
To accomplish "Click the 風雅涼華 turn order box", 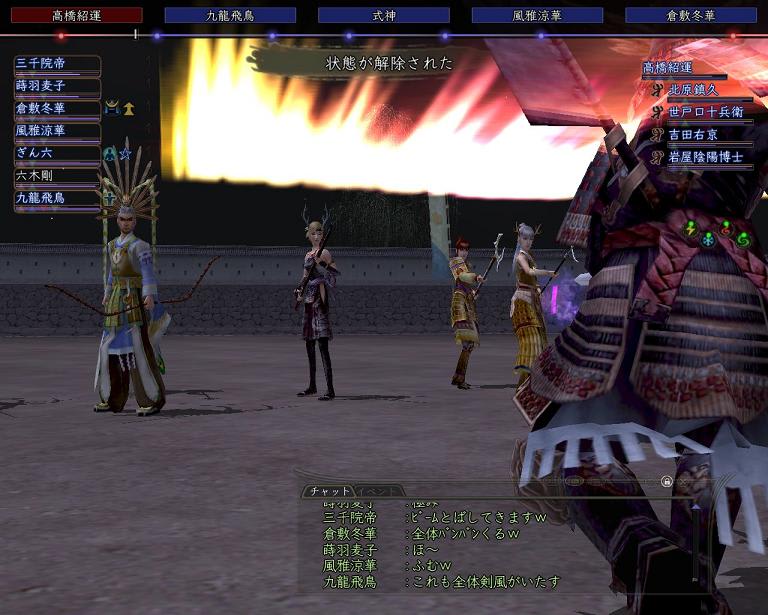I will pyautogui.click(x=537, y=15).
